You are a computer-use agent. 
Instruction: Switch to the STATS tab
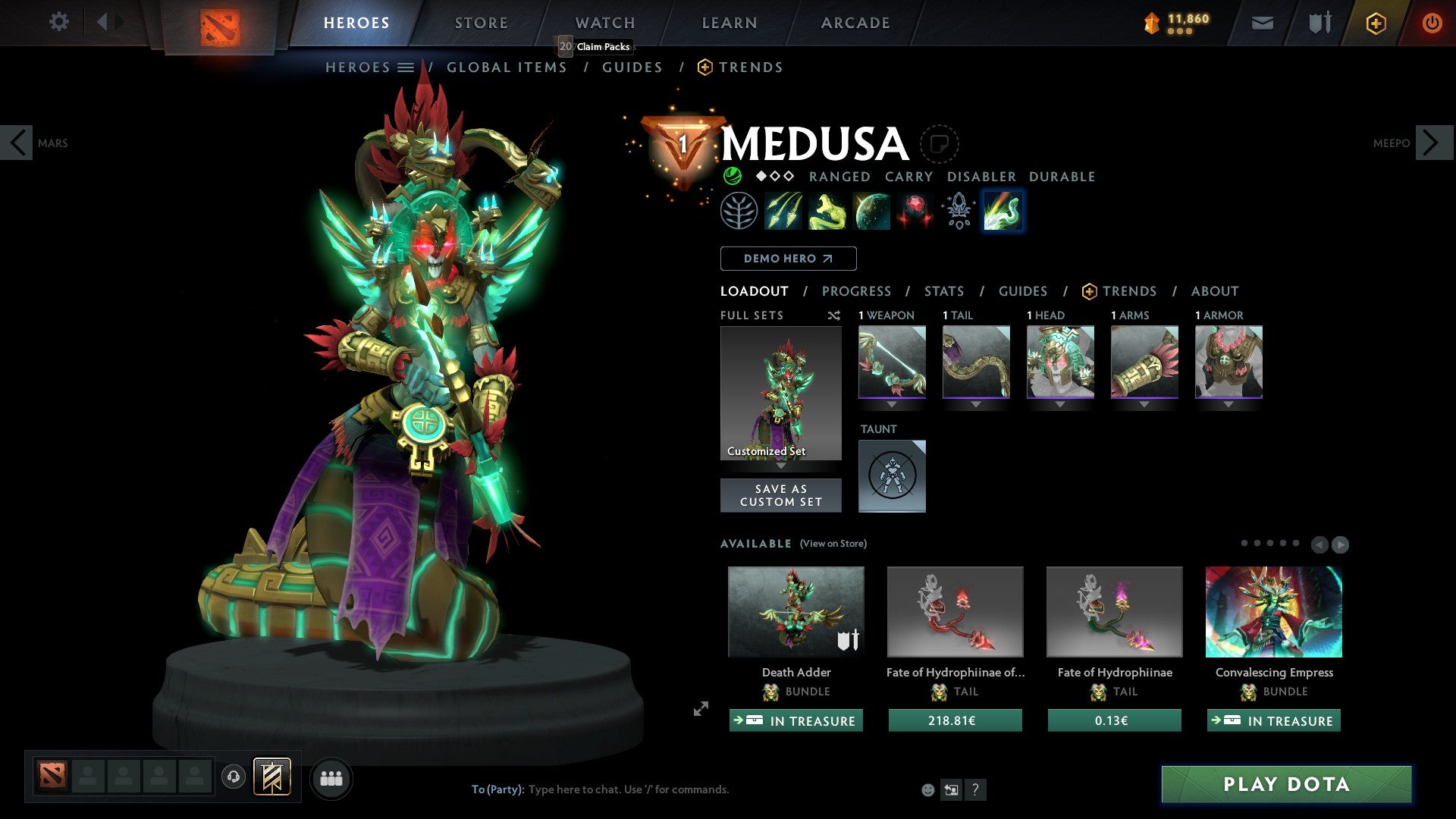tap(944, 291)
